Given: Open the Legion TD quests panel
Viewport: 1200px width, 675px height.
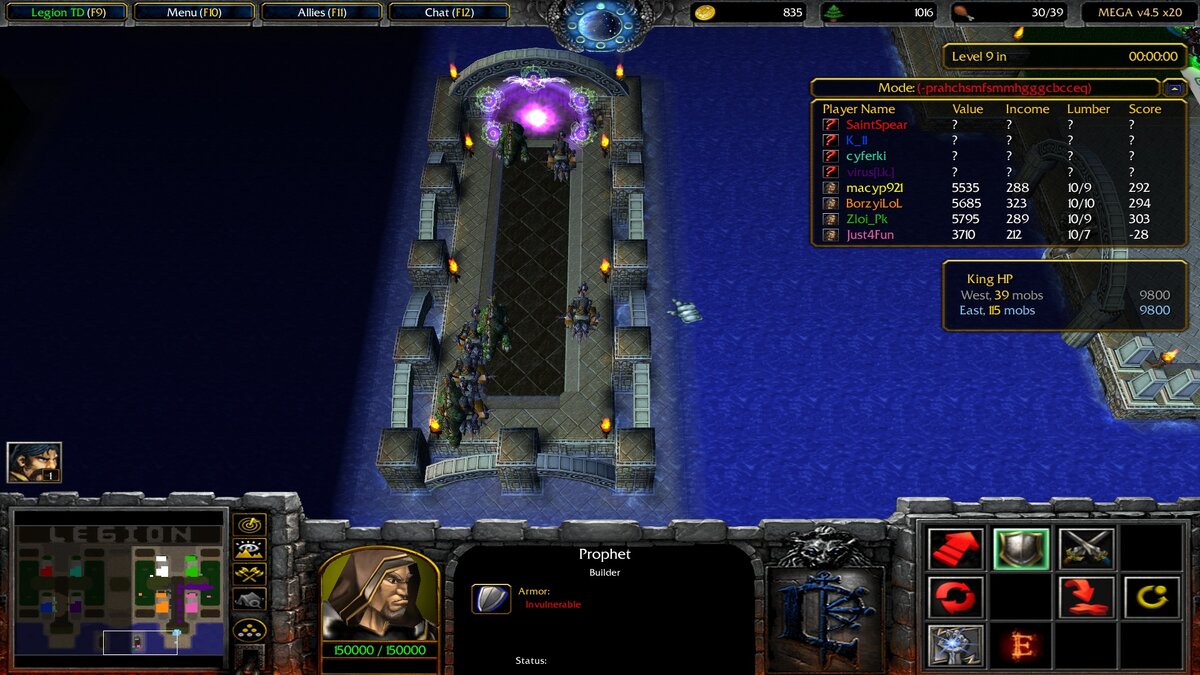Looking at the screenshot, I should (x=66, y=13).
